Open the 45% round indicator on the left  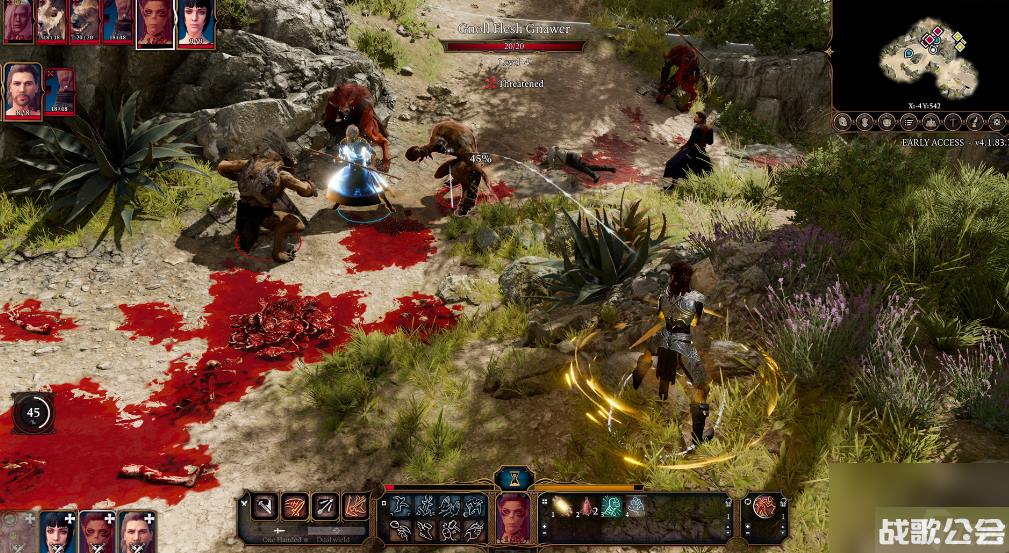33,412
